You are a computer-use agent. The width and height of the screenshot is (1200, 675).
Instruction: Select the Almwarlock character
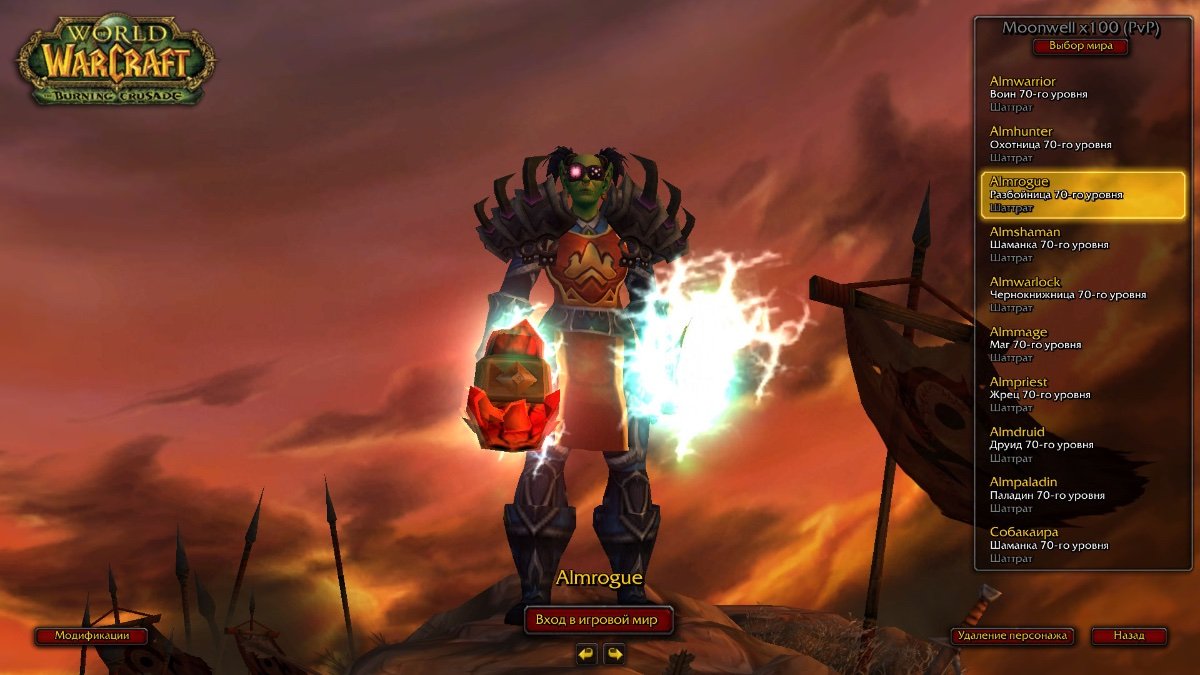click(1070, 295)
